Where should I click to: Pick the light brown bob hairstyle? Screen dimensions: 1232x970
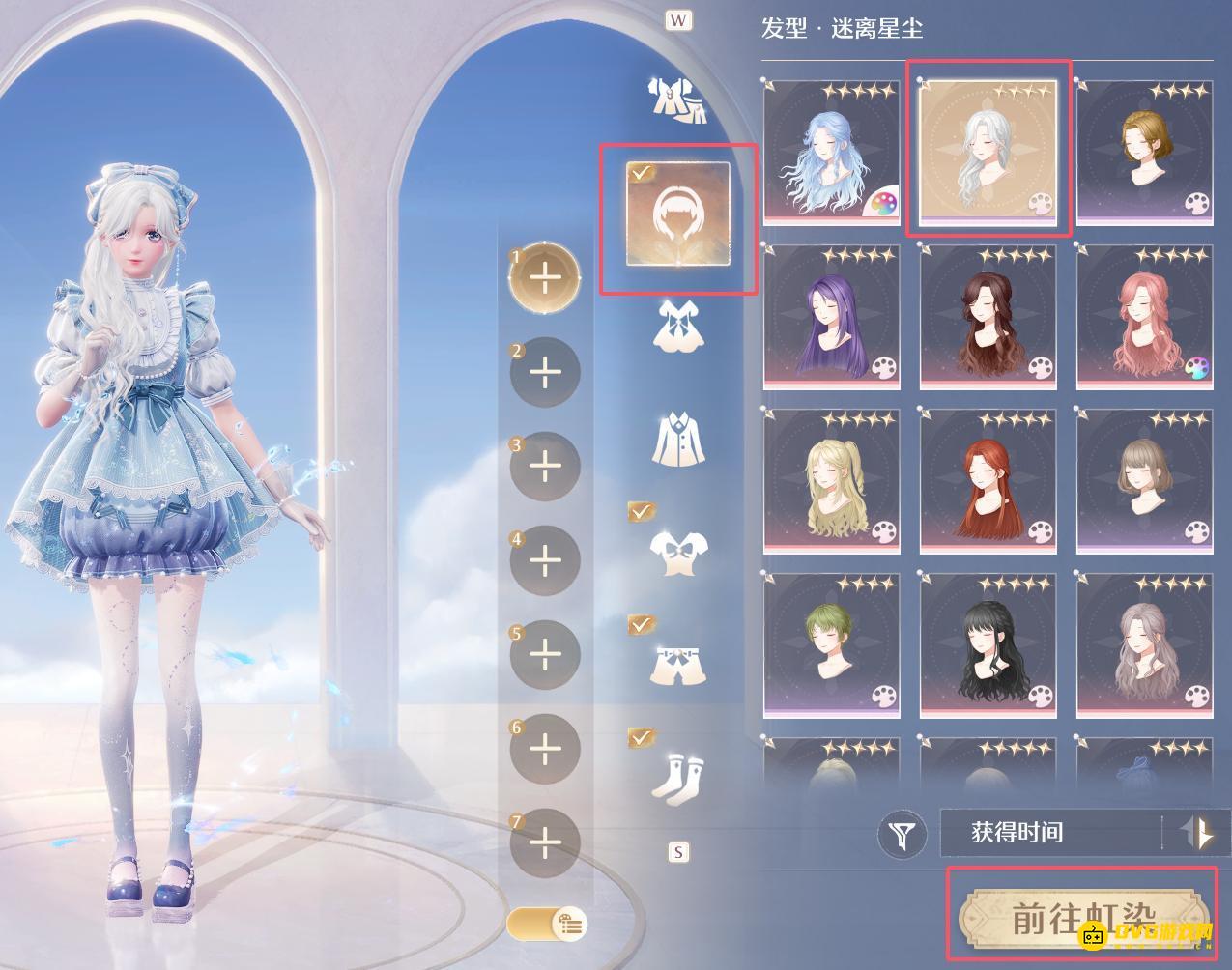(x=1144, y=481)
